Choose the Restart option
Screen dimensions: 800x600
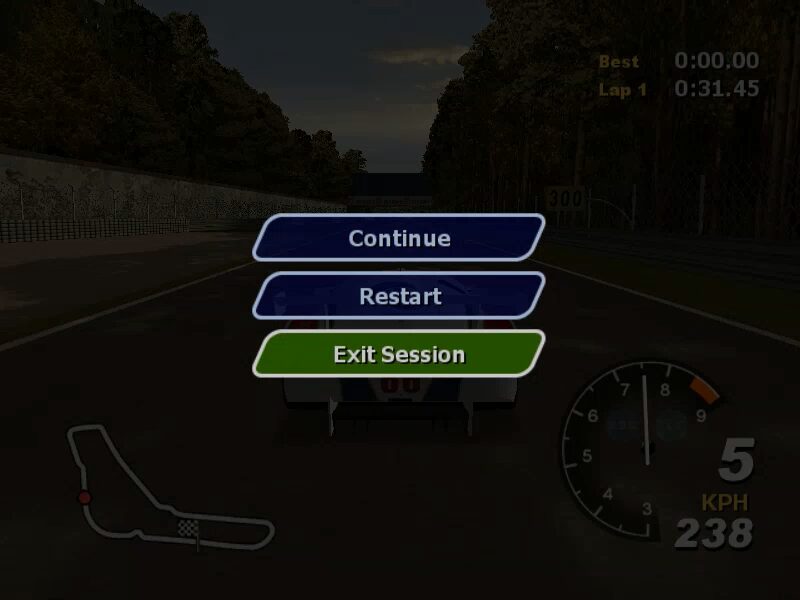coord(399,296)
